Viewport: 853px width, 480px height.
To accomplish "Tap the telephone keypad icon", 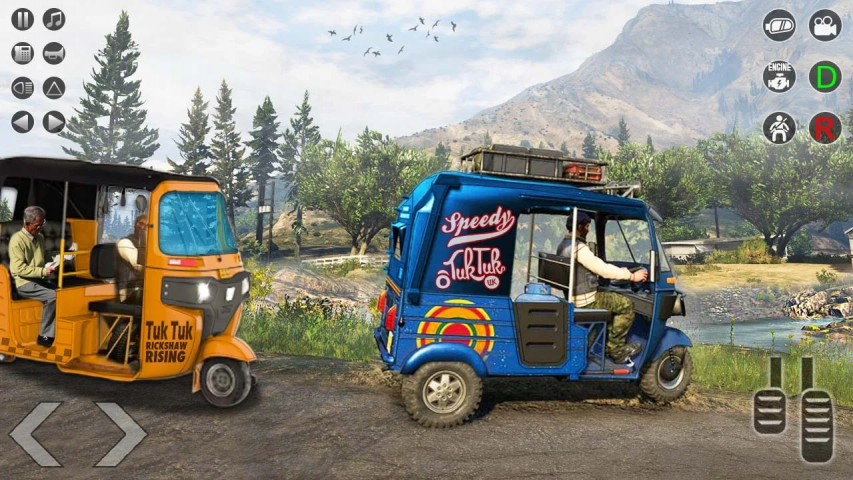I will coord(22,53).
